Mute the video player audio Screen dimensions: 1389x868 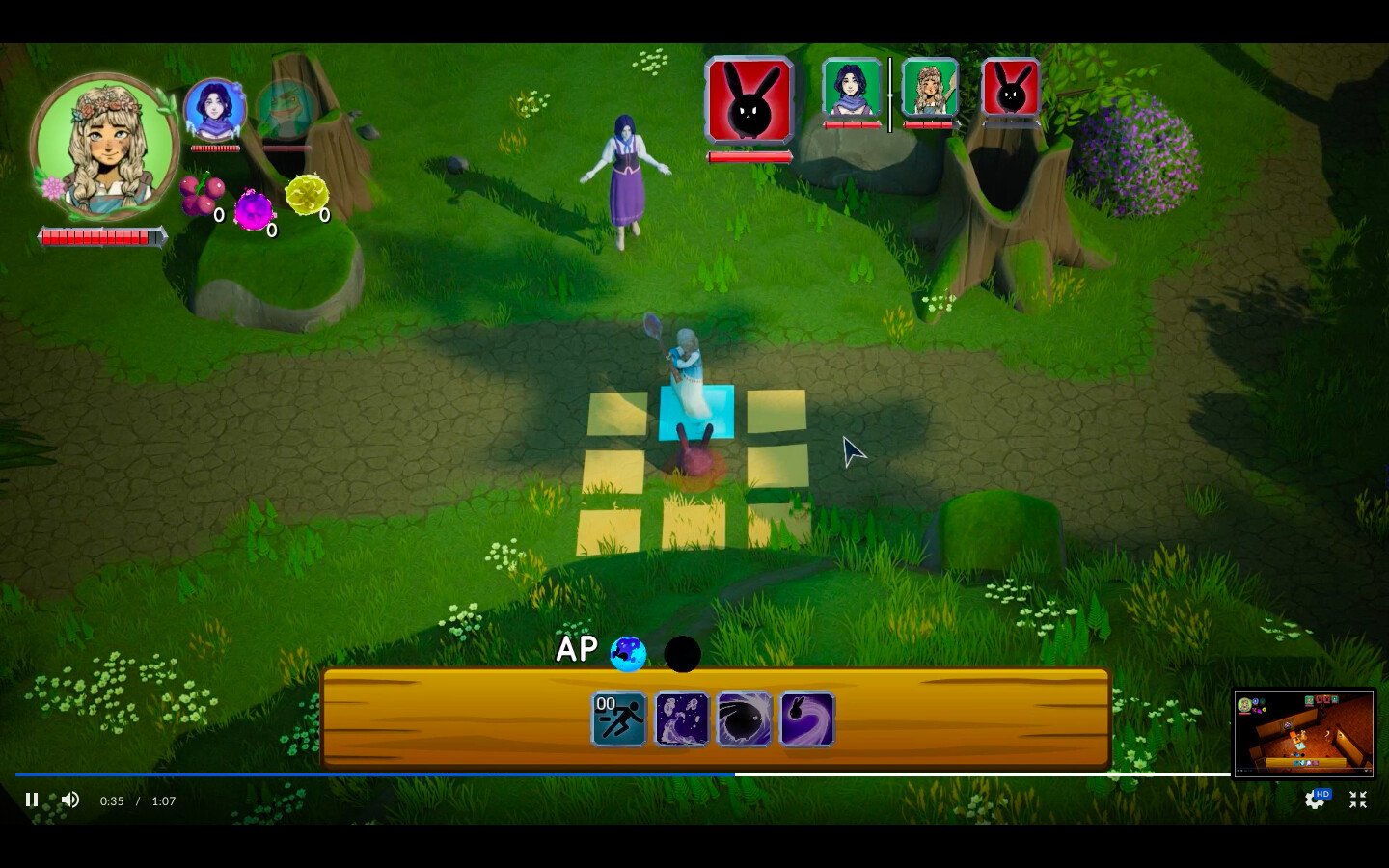pyautogui.click(x=70, y=800)
